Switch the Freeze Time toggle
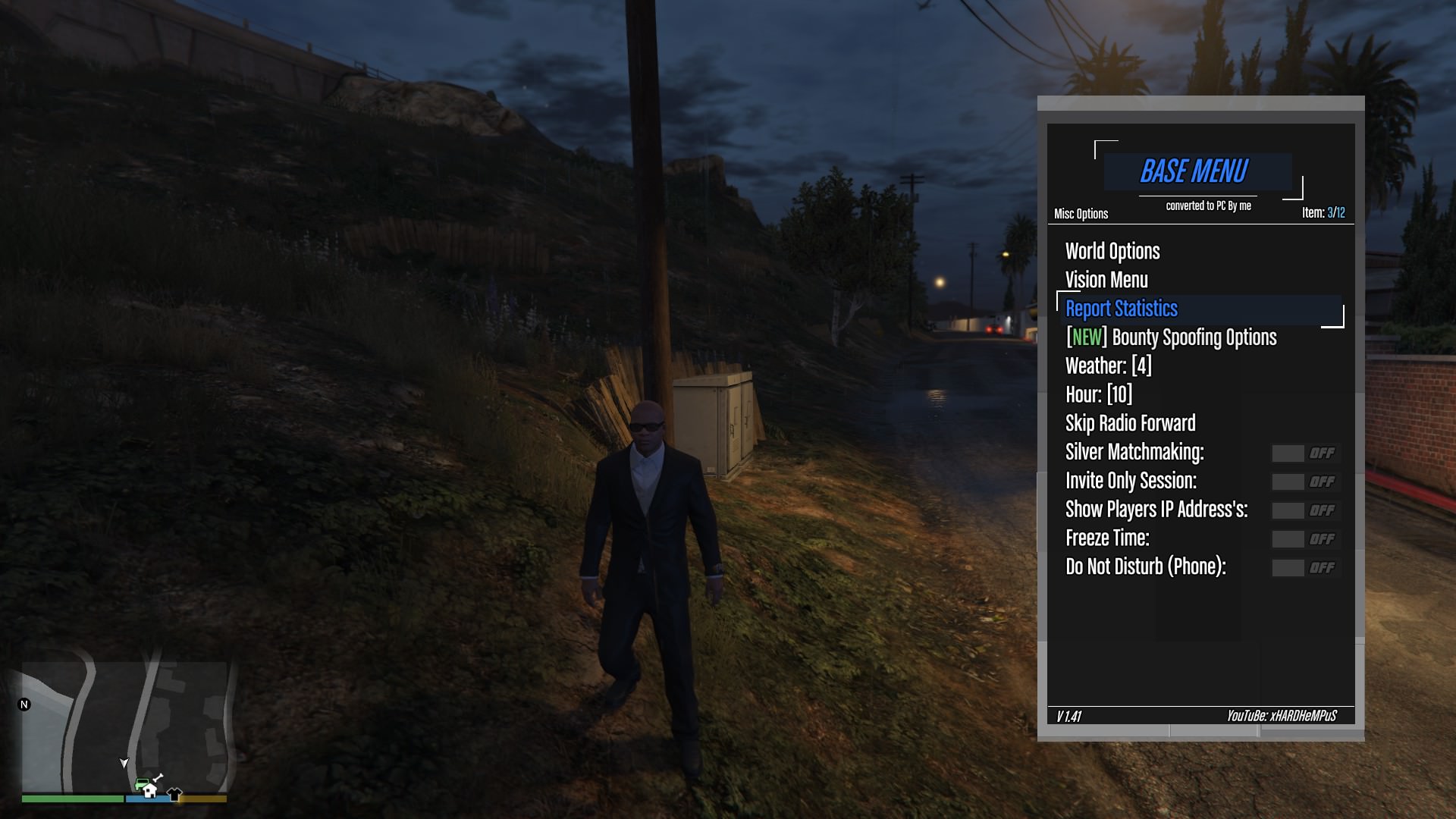The width and height of the screenshot is (1456, 819). click(x=1305, y=539)
